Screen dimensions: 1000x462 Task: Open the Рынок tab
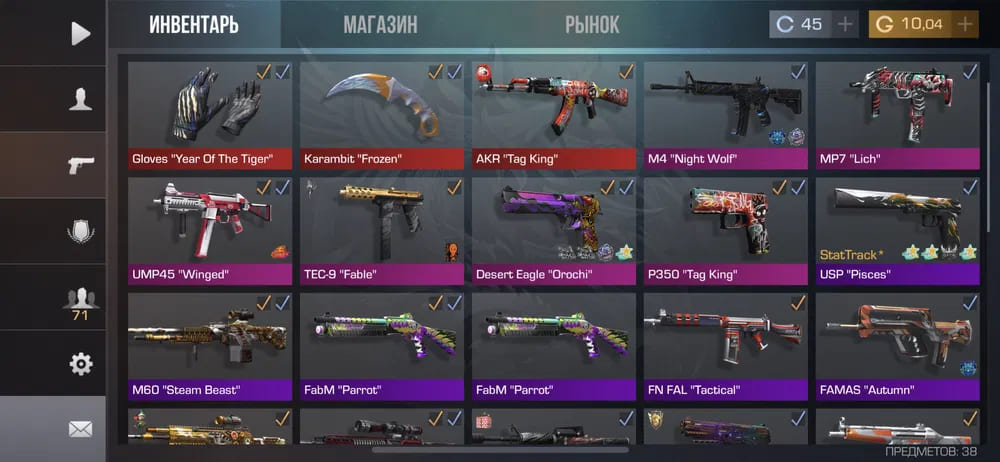[592, 25]
